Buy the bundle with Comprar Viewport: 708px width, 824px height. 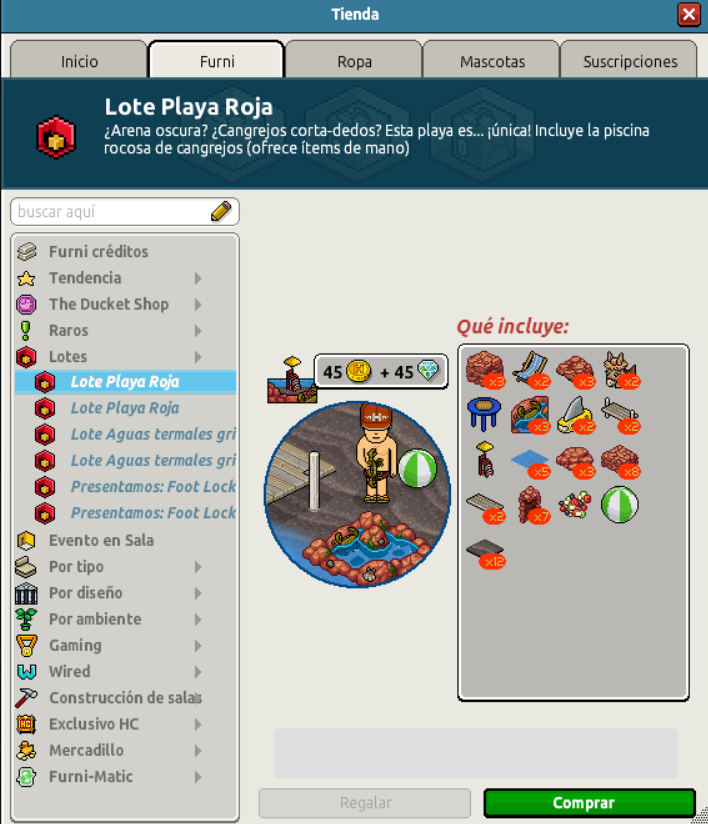click(x=589, y=803)
